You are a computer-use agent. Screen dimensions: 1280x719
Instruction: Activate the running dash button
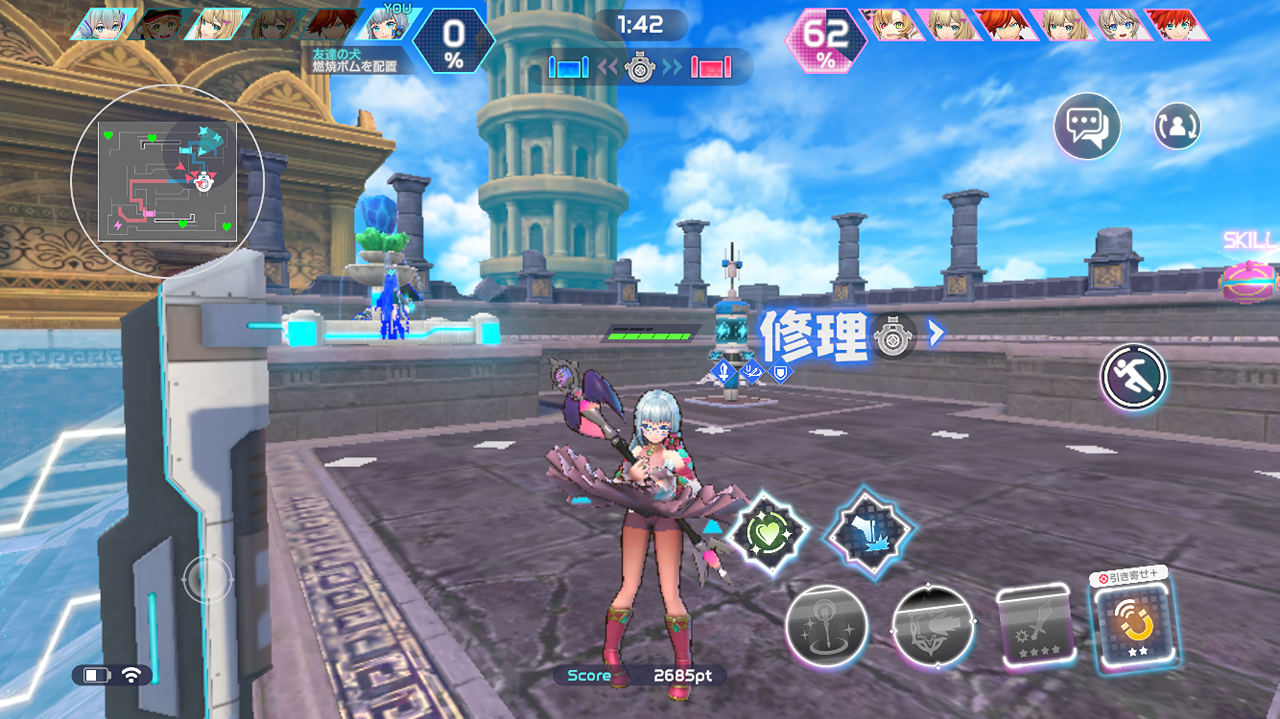pyautogui.click(x=1134, y=378)
